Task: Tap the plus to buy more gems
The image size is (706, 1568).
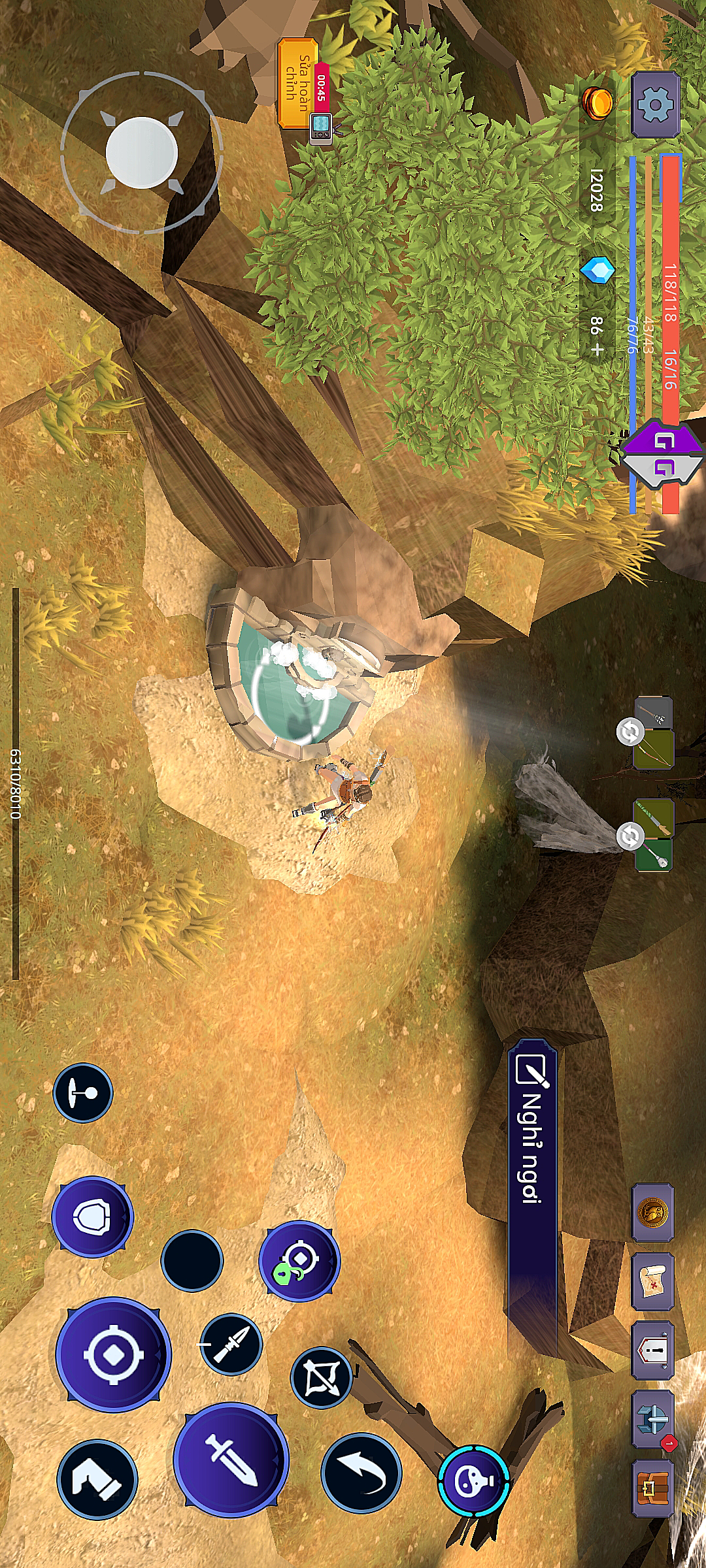Action: click(x=596, y=350)
